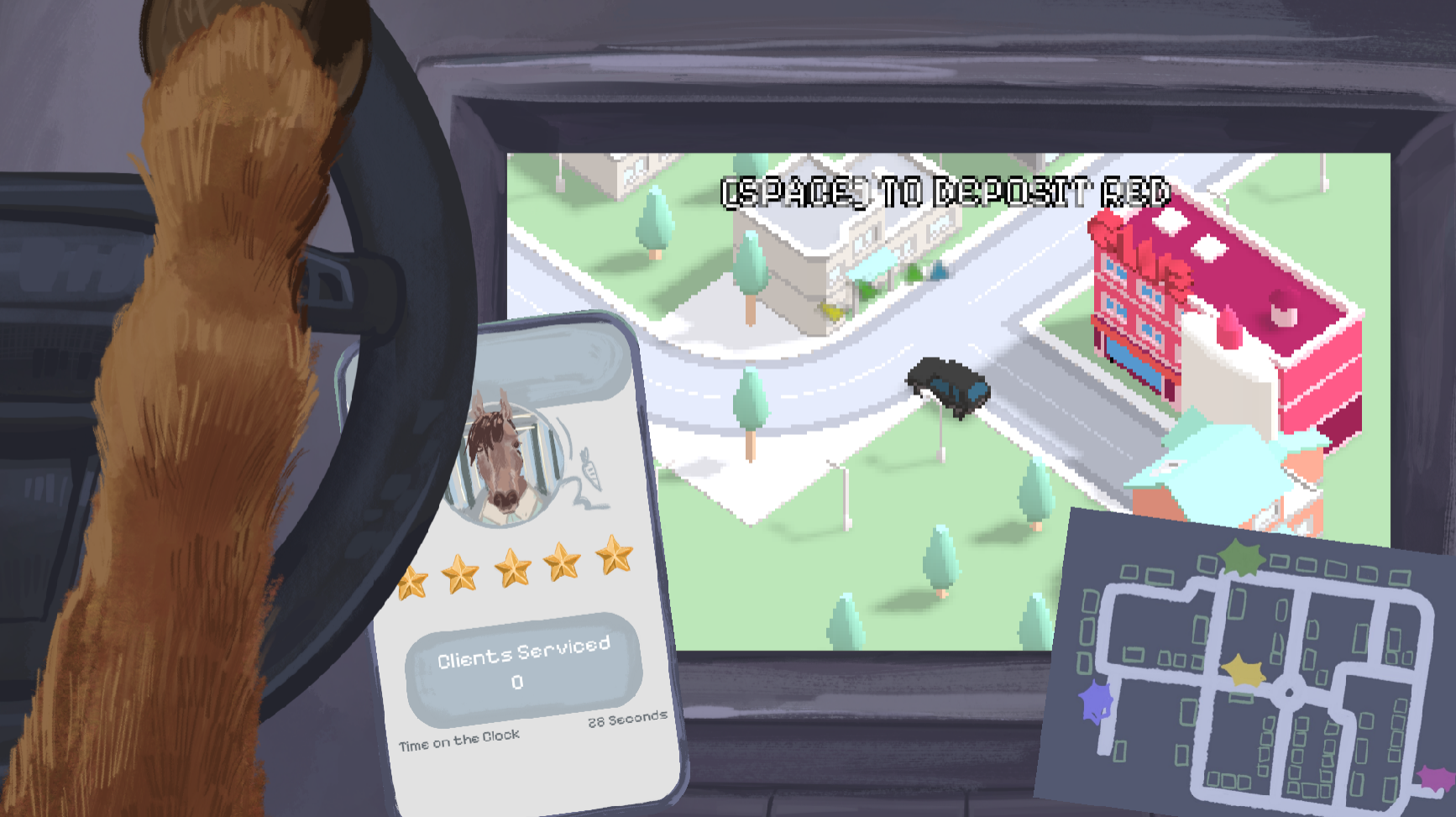Toggle the second rating star
The width and height of the screenshot is (1456, 817).
[462, 572]
